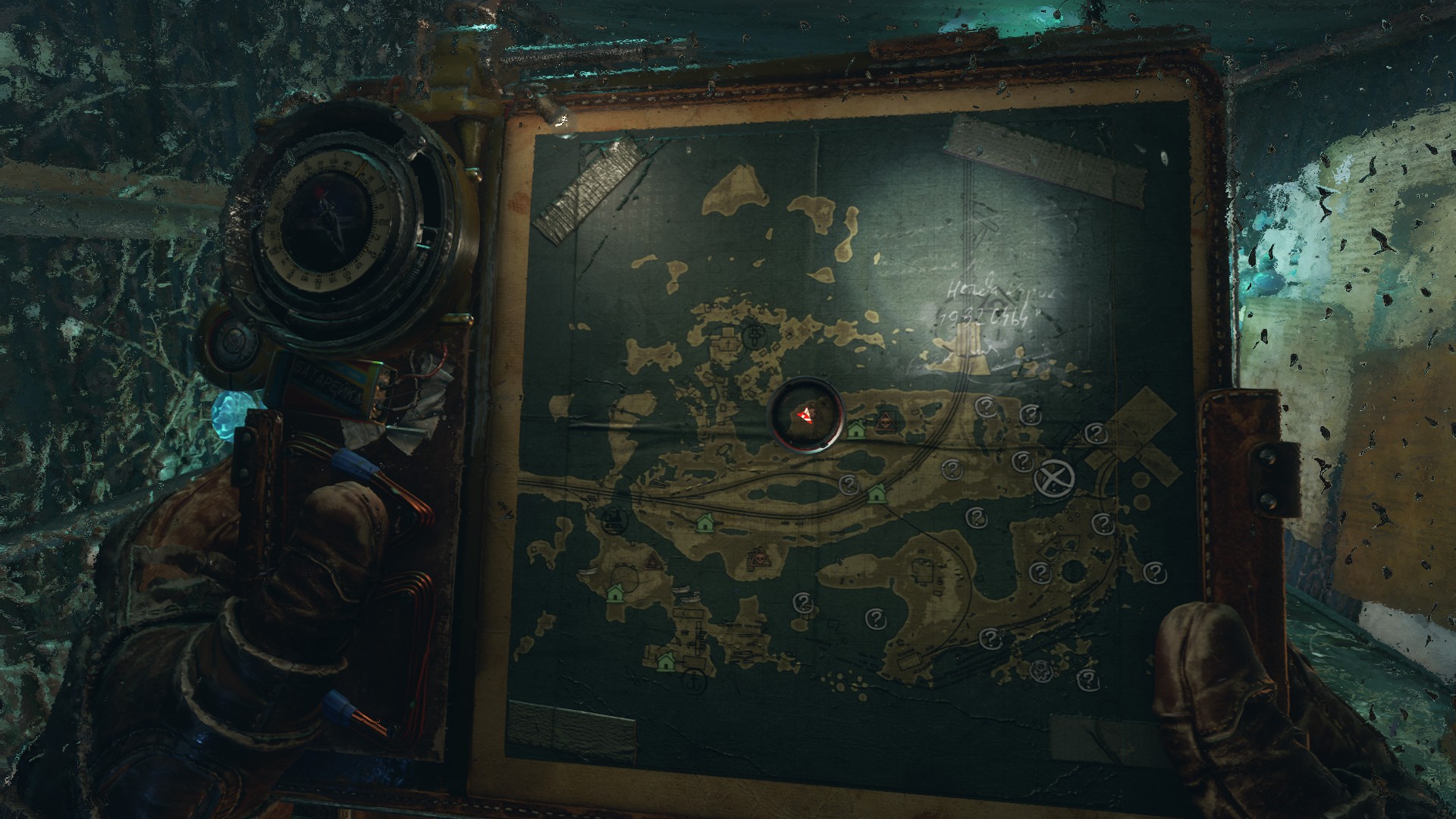
Task: Click the green house beside the player marker
Action: (857, 431)
